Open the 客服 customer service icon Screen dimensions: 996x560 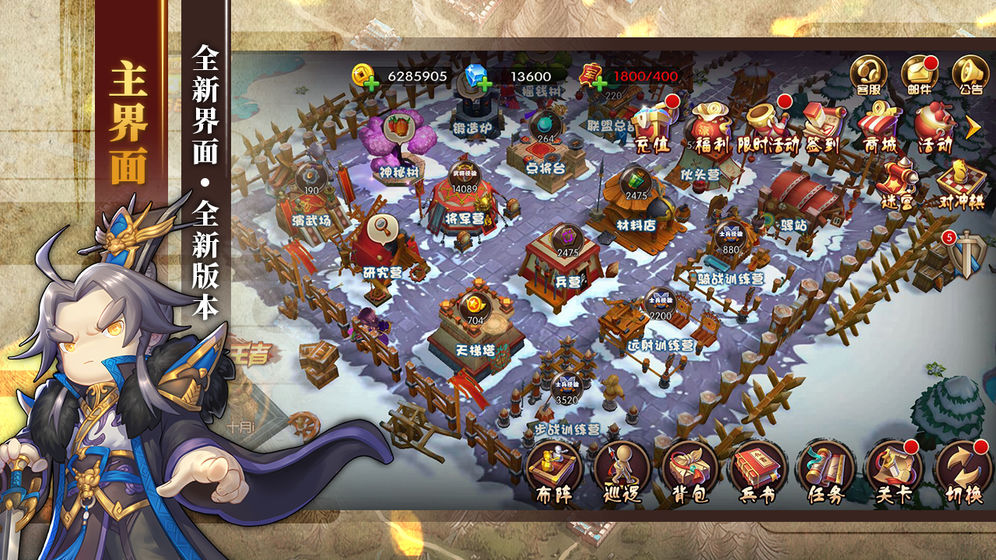point(869,73)
